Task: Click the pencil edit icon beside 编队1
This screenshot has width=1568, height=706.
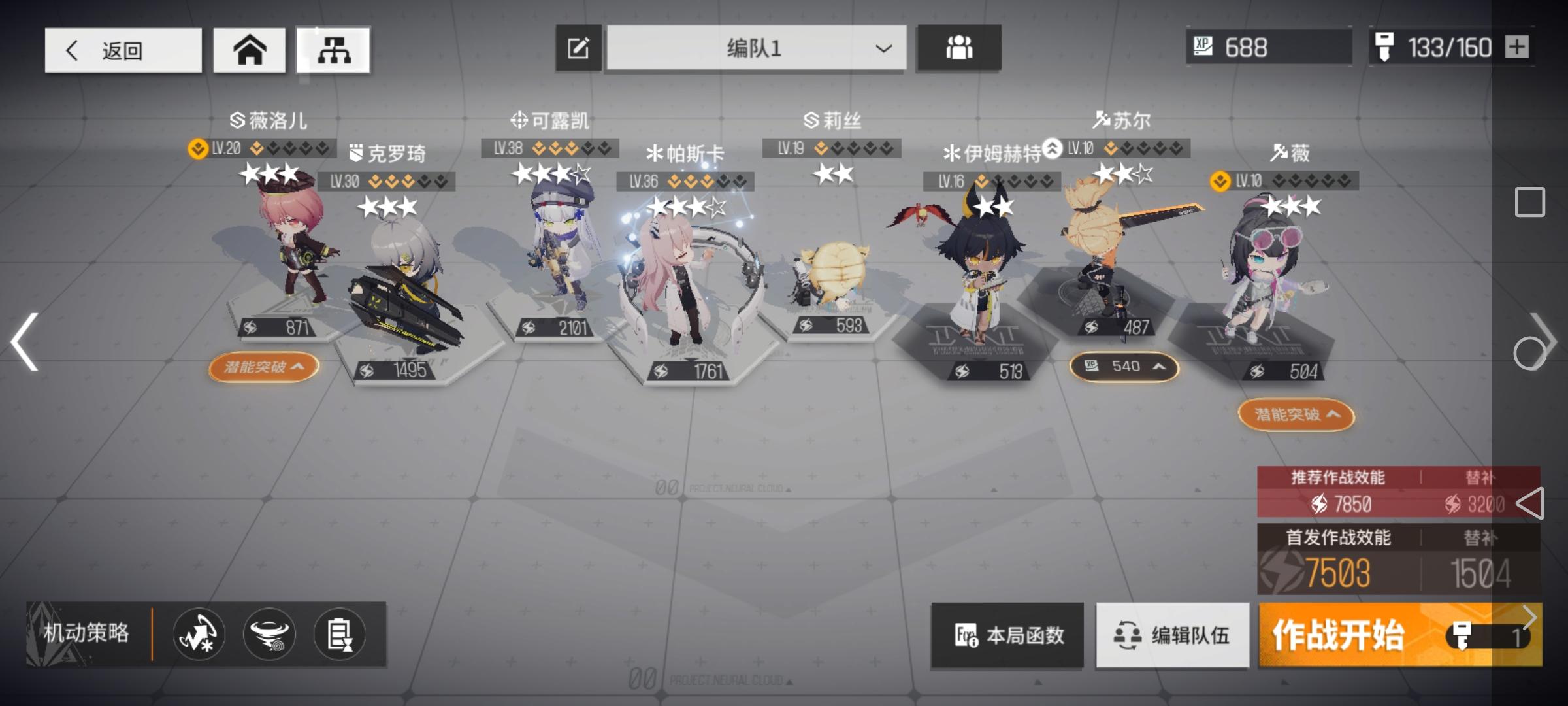Action: (578, 48)
